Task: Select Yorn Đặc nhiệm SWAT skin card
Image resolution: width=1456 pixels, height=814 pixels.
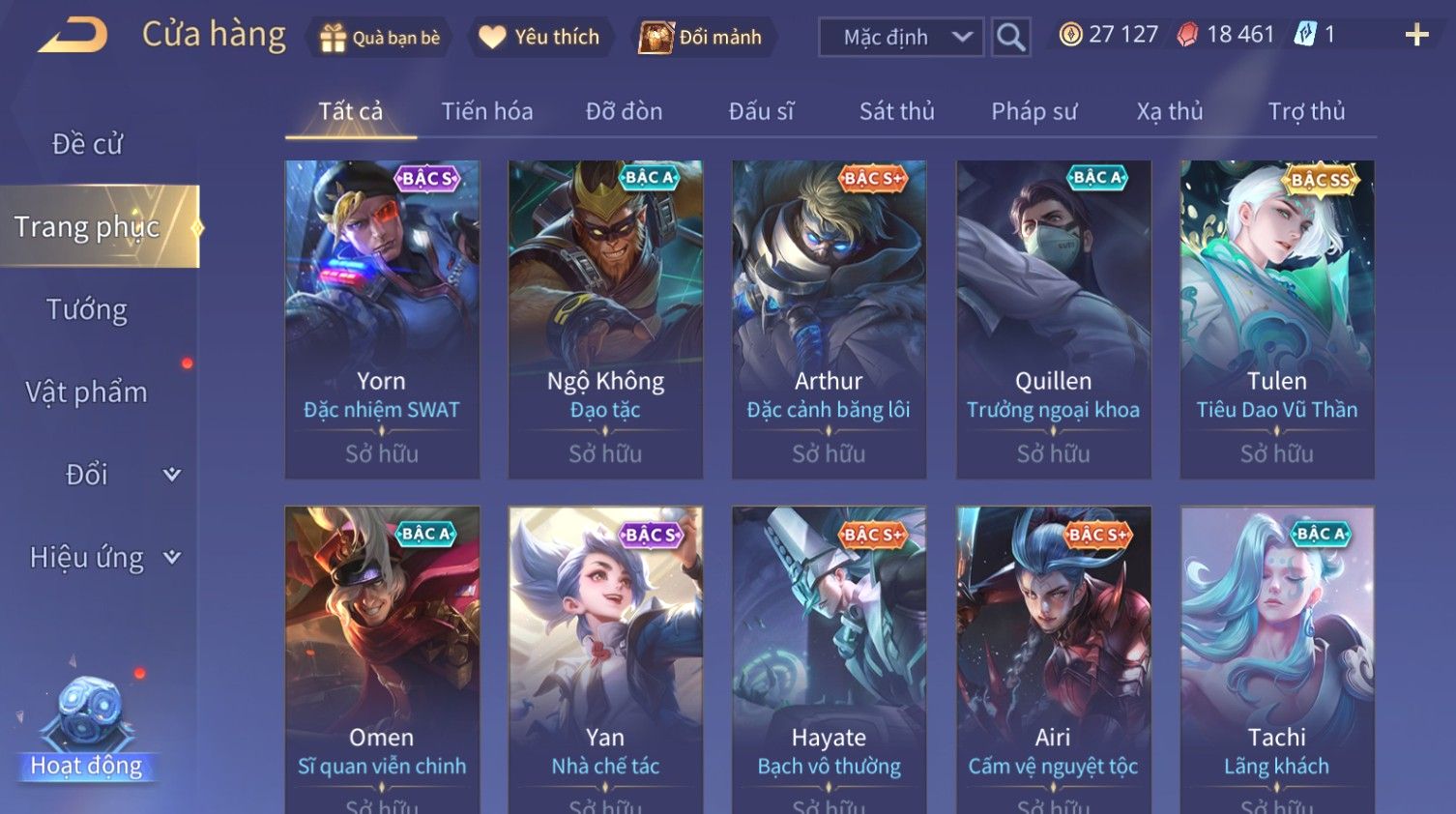Action: coord(382,319)
